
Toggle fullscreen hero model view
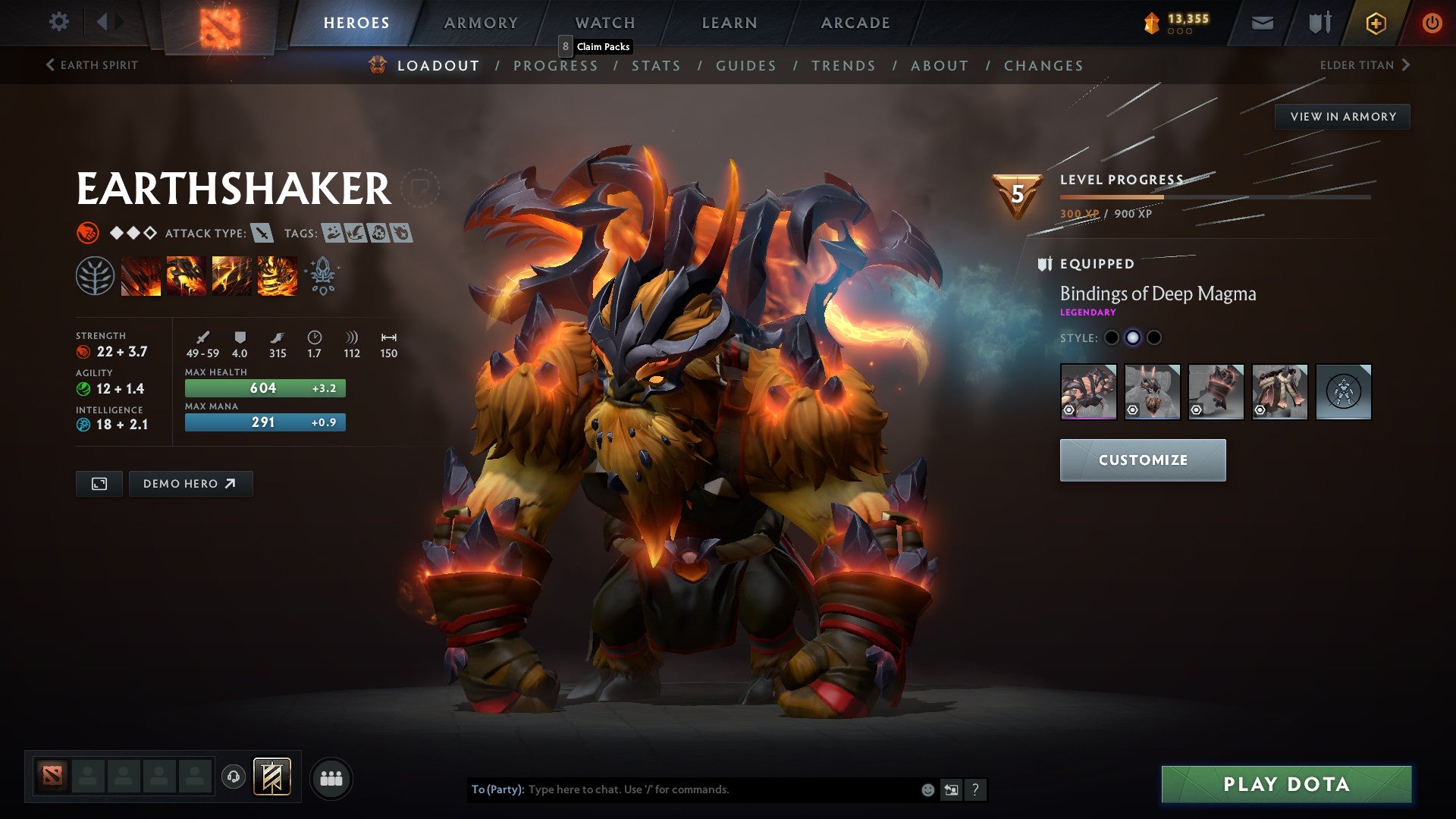[99, 484]
